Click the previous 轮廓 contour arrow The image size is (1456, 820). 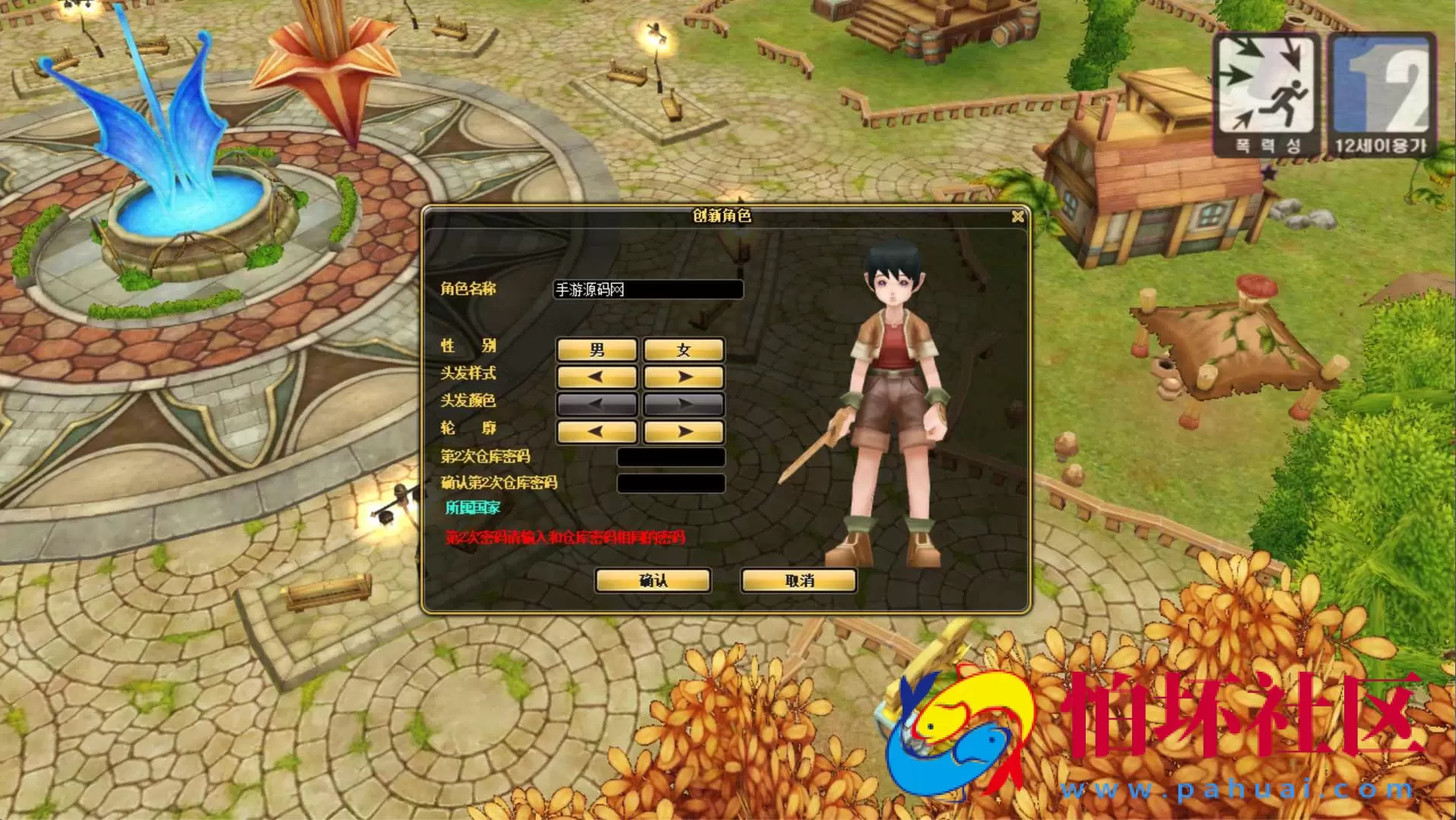[596, 432]
